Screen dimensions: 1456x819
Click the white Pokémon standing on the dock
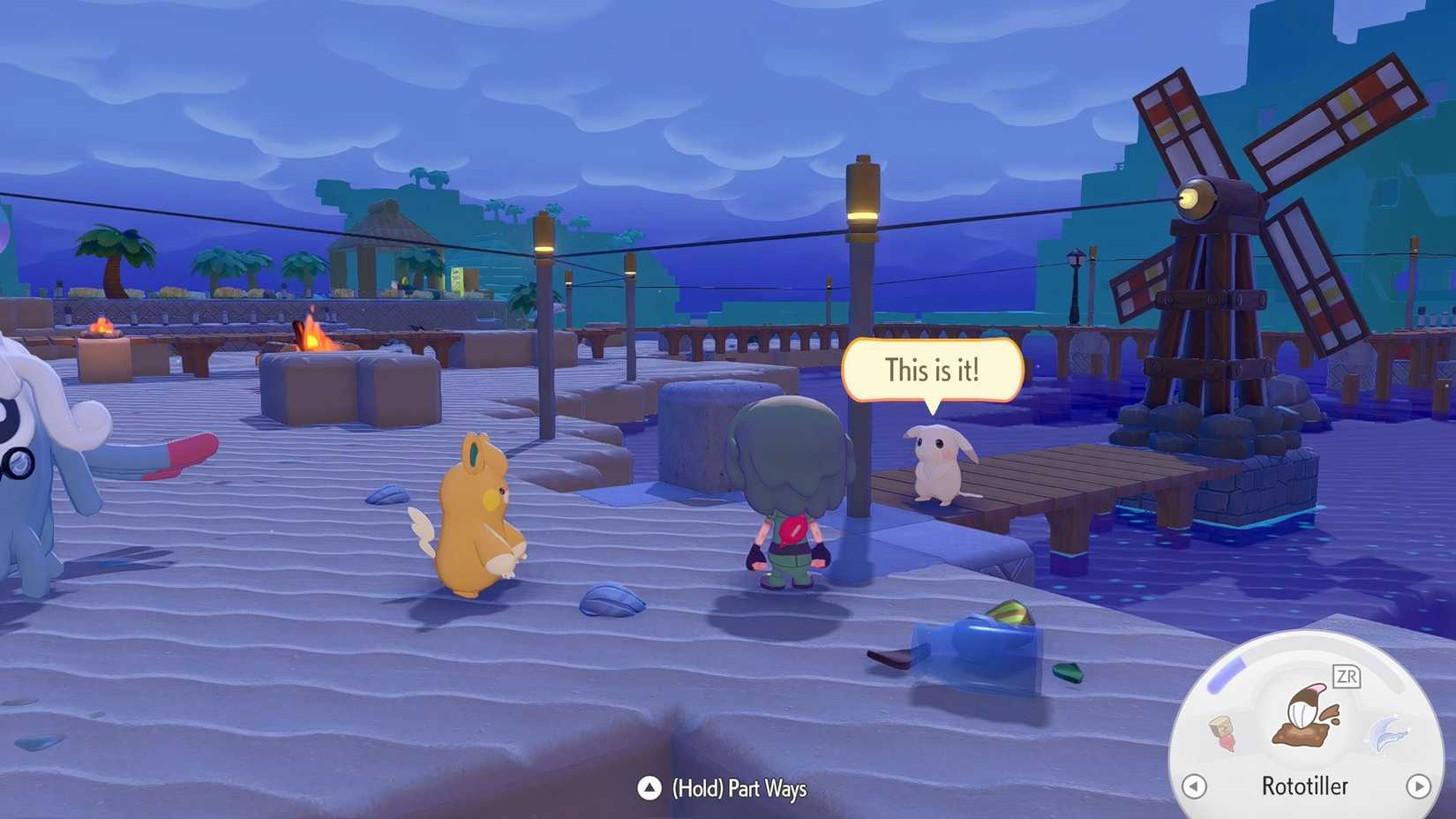pyautogui.click(x=937, y=463)
